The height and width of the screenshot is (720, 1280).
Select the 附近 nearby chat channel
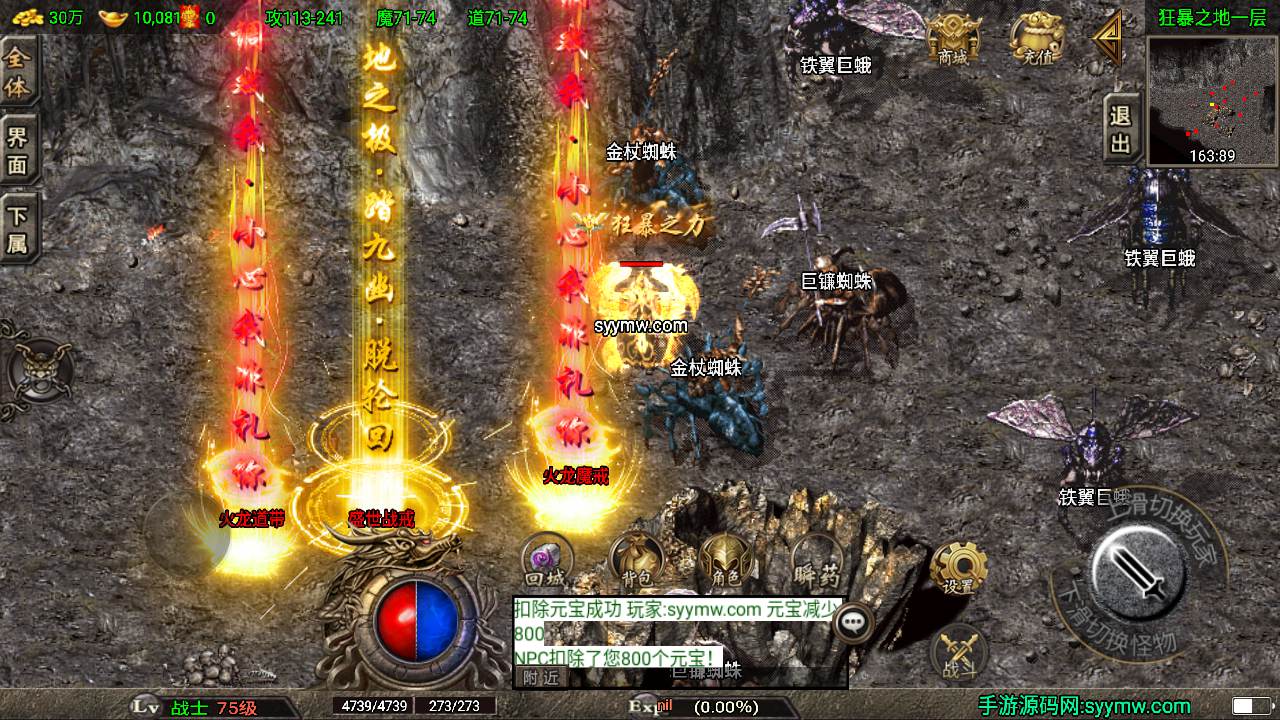pos(541,677)
